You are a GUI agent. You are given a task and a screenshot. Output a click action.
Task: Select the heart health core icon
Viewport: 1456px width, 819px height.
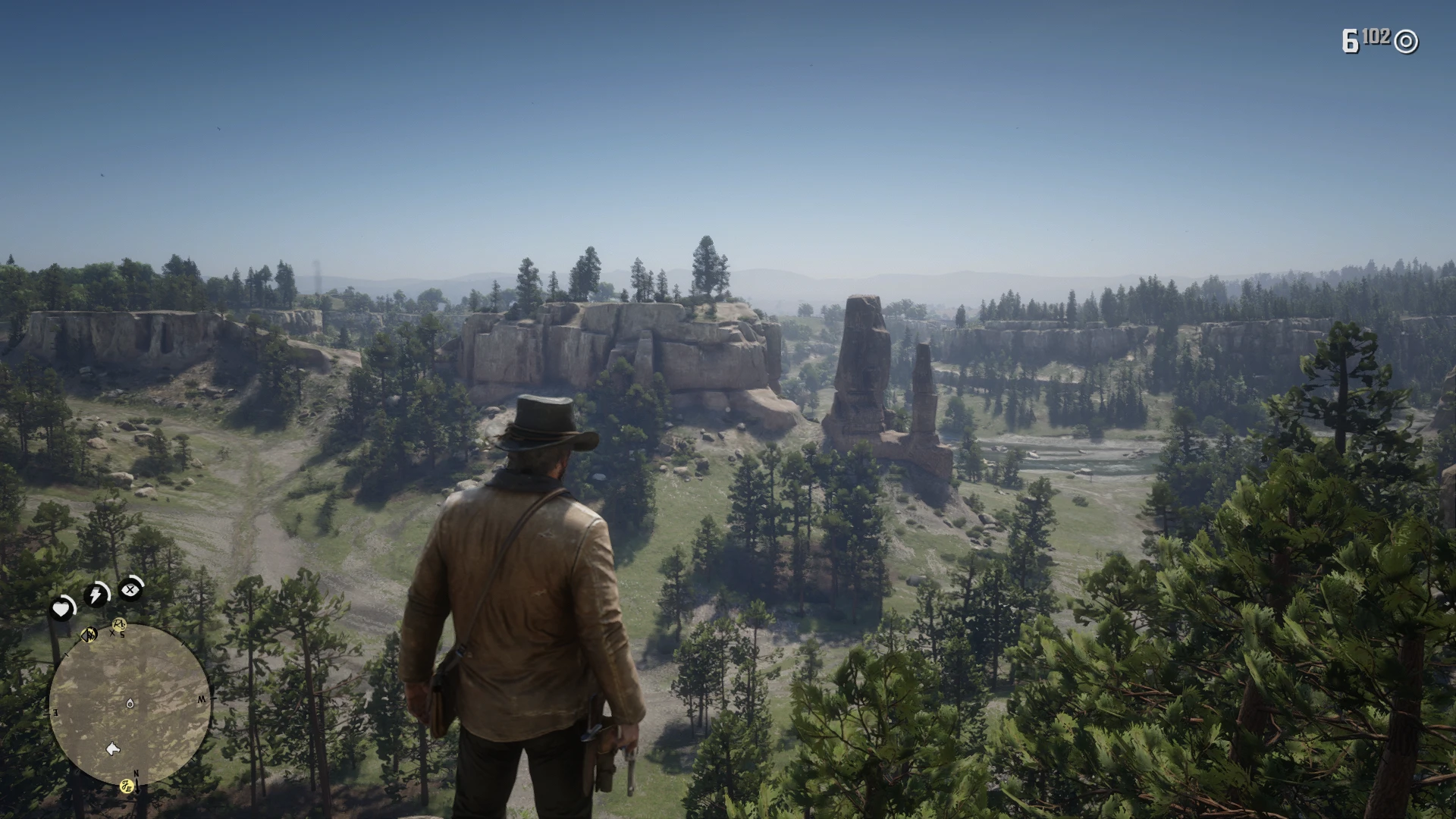(61, 609)
